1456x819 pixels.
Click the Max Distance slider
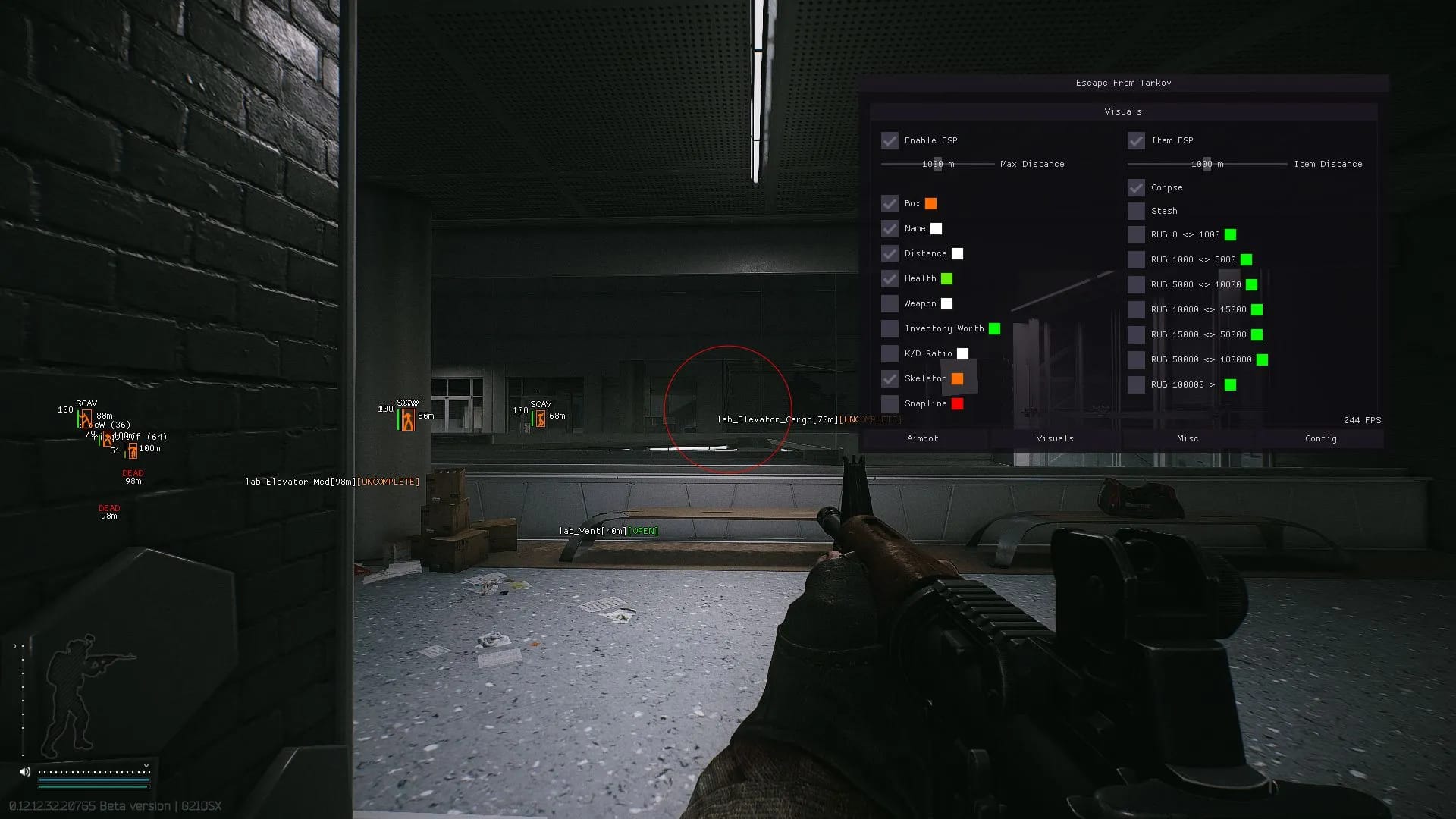pos(938,164)
